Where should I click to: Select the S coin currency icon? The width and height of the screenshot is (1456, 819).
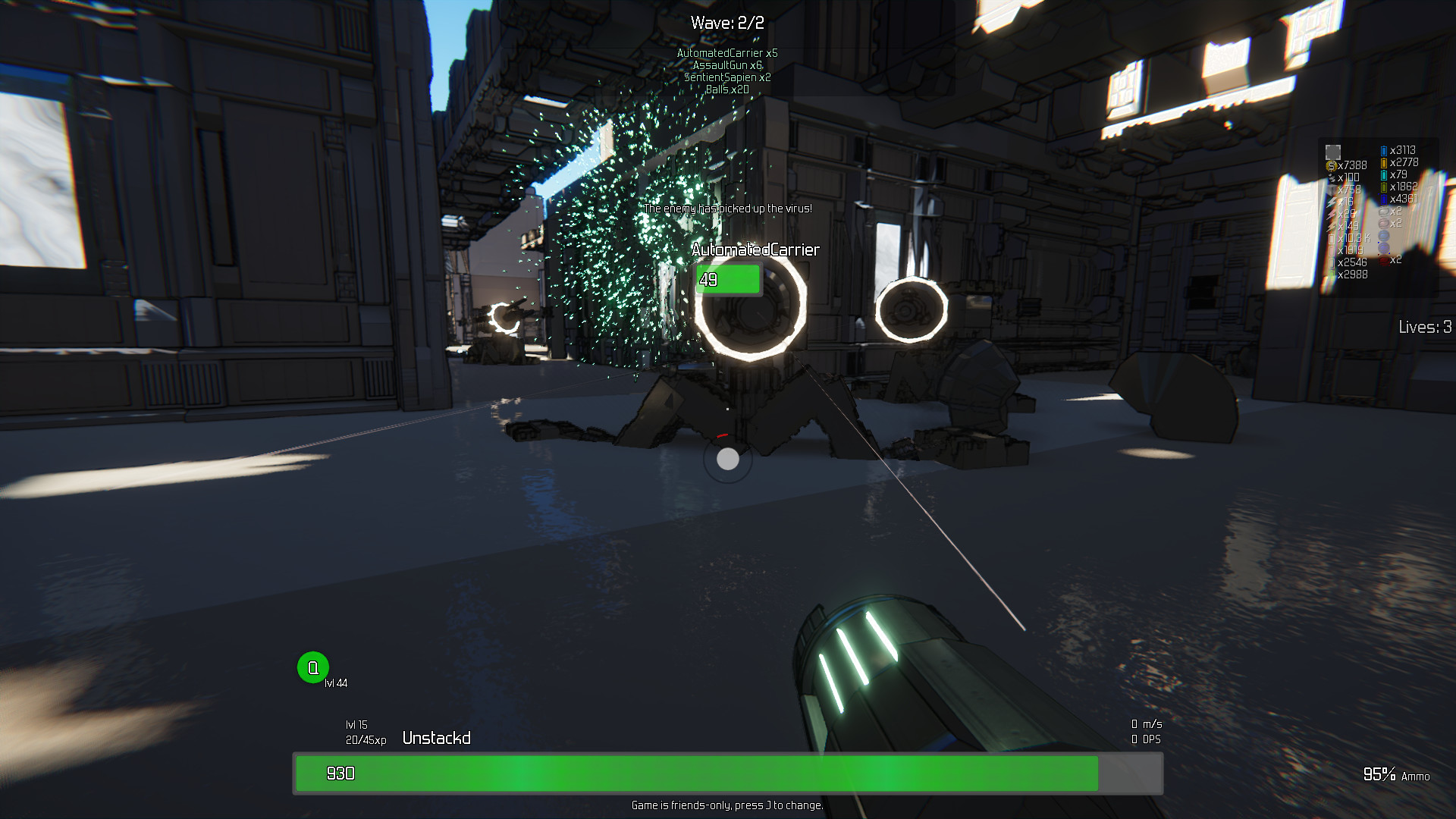click(x=1332, y=165)
